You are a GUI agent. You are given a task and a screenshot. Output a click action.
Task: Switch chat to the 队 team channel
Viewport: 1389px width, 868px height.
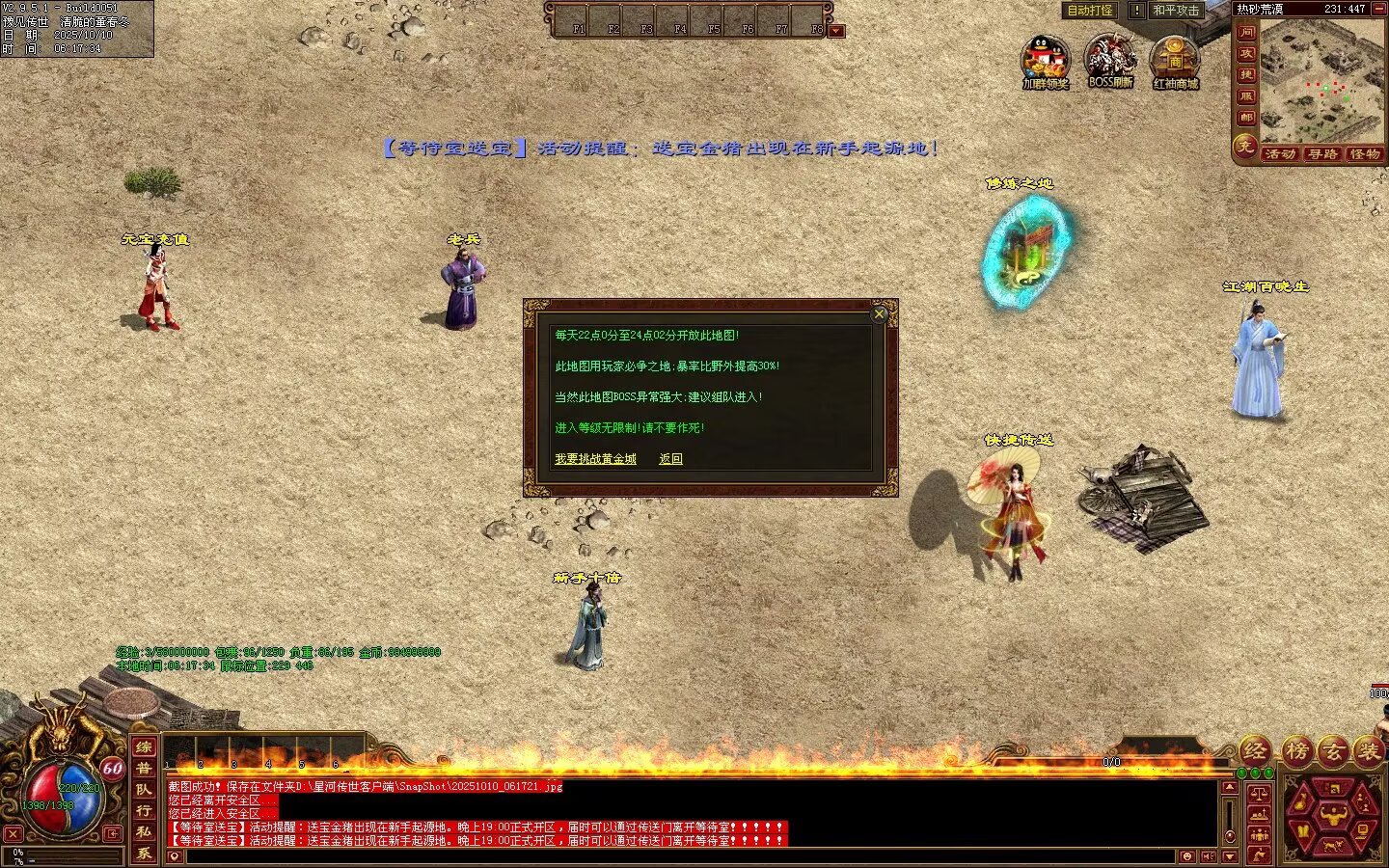tap(144, 789)
